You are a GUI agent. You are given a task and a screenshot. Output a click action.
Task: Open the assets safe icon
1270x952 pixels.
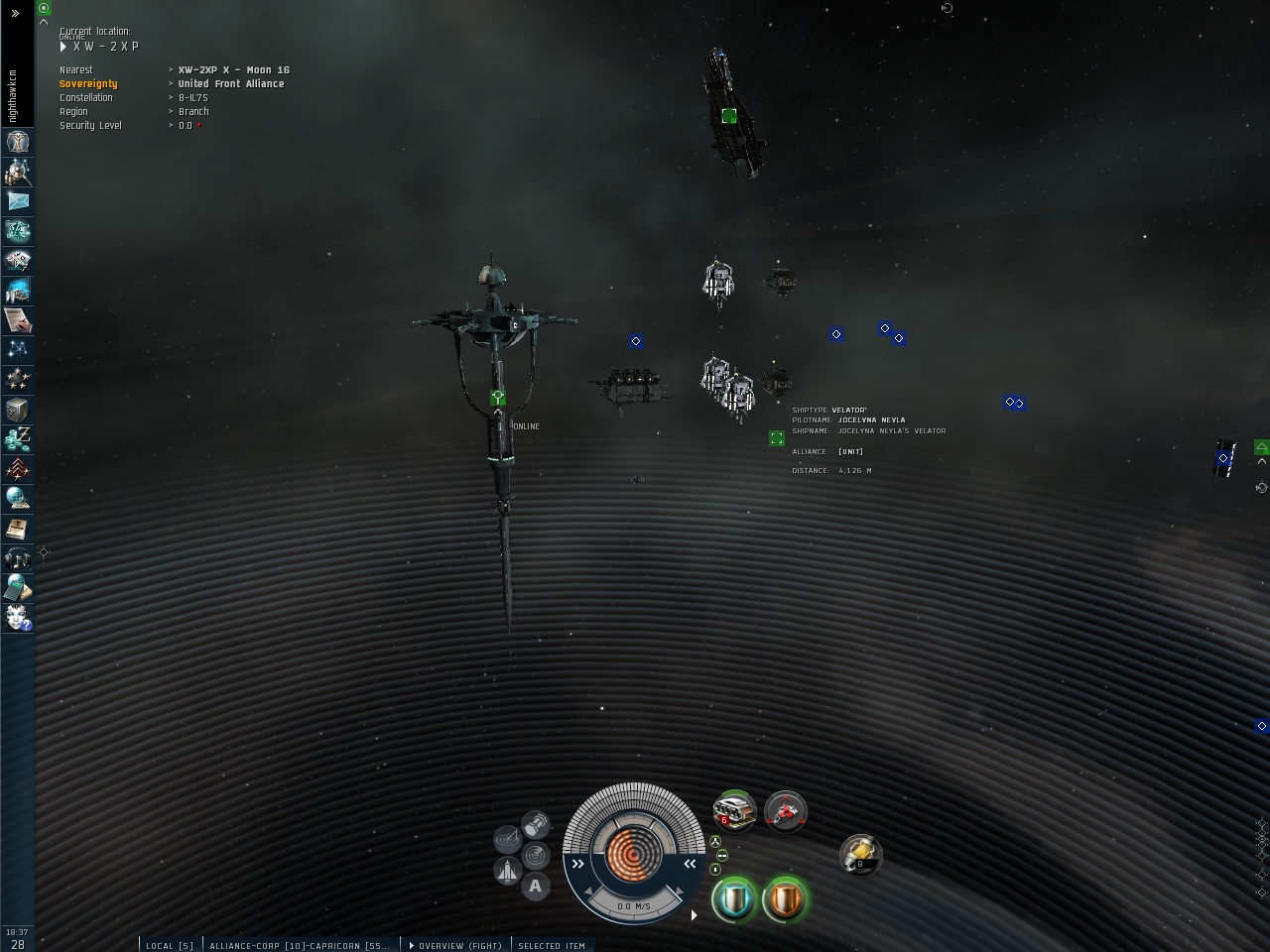[18, 409]
